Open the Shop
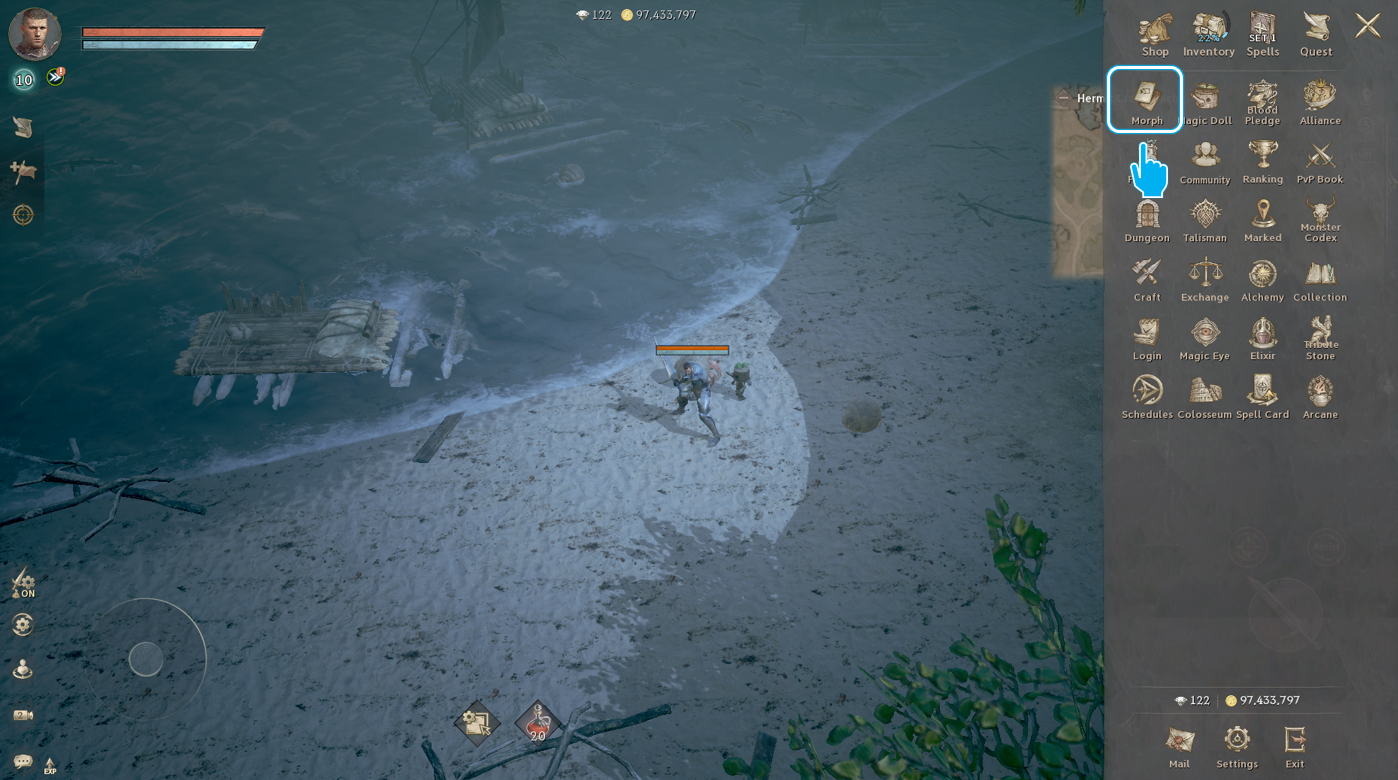This screenshot has width=1398, height=780. coord(1155,33)
